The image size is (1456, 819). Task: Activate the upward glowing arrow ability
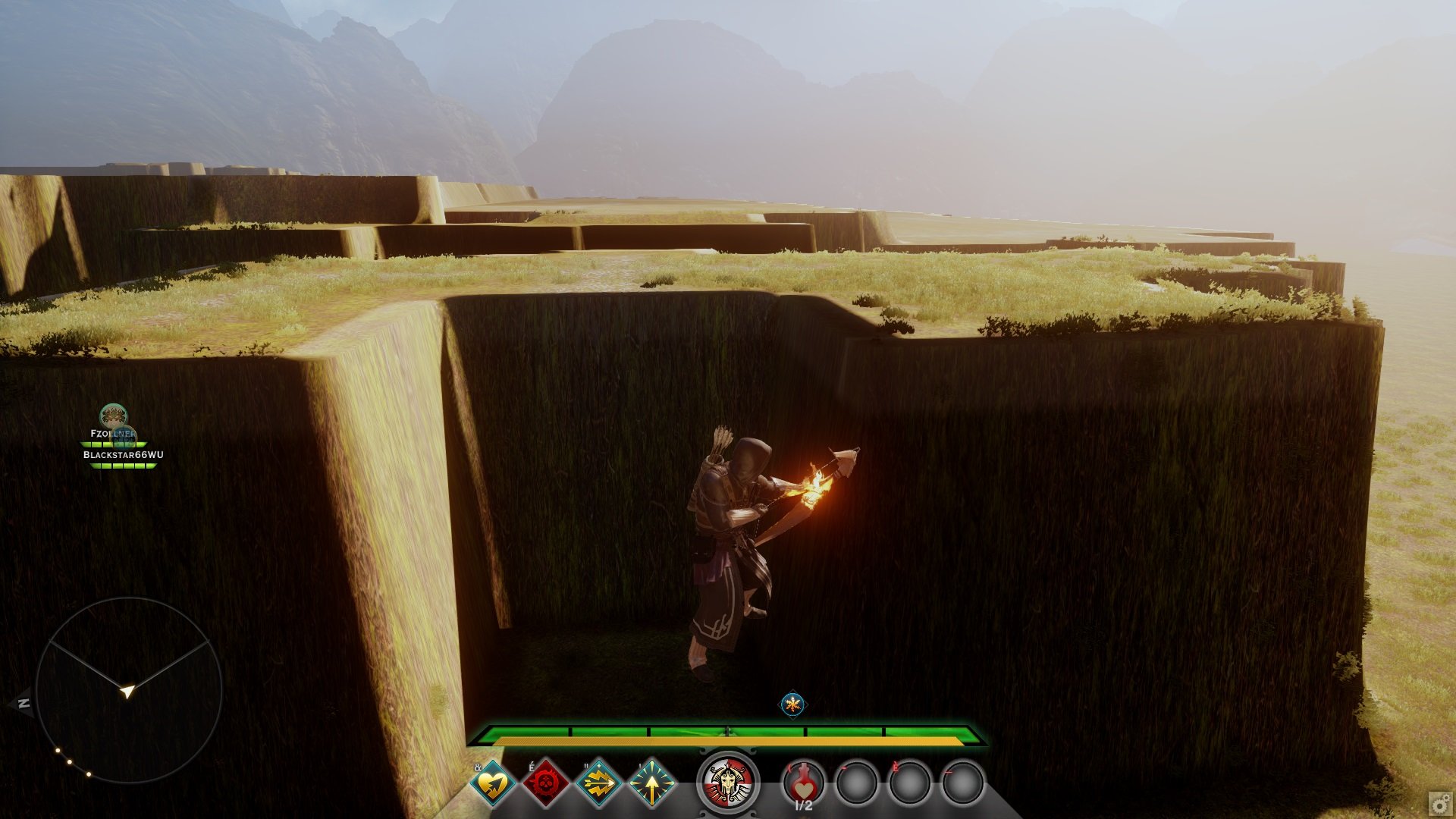click(x=651, y=783)
